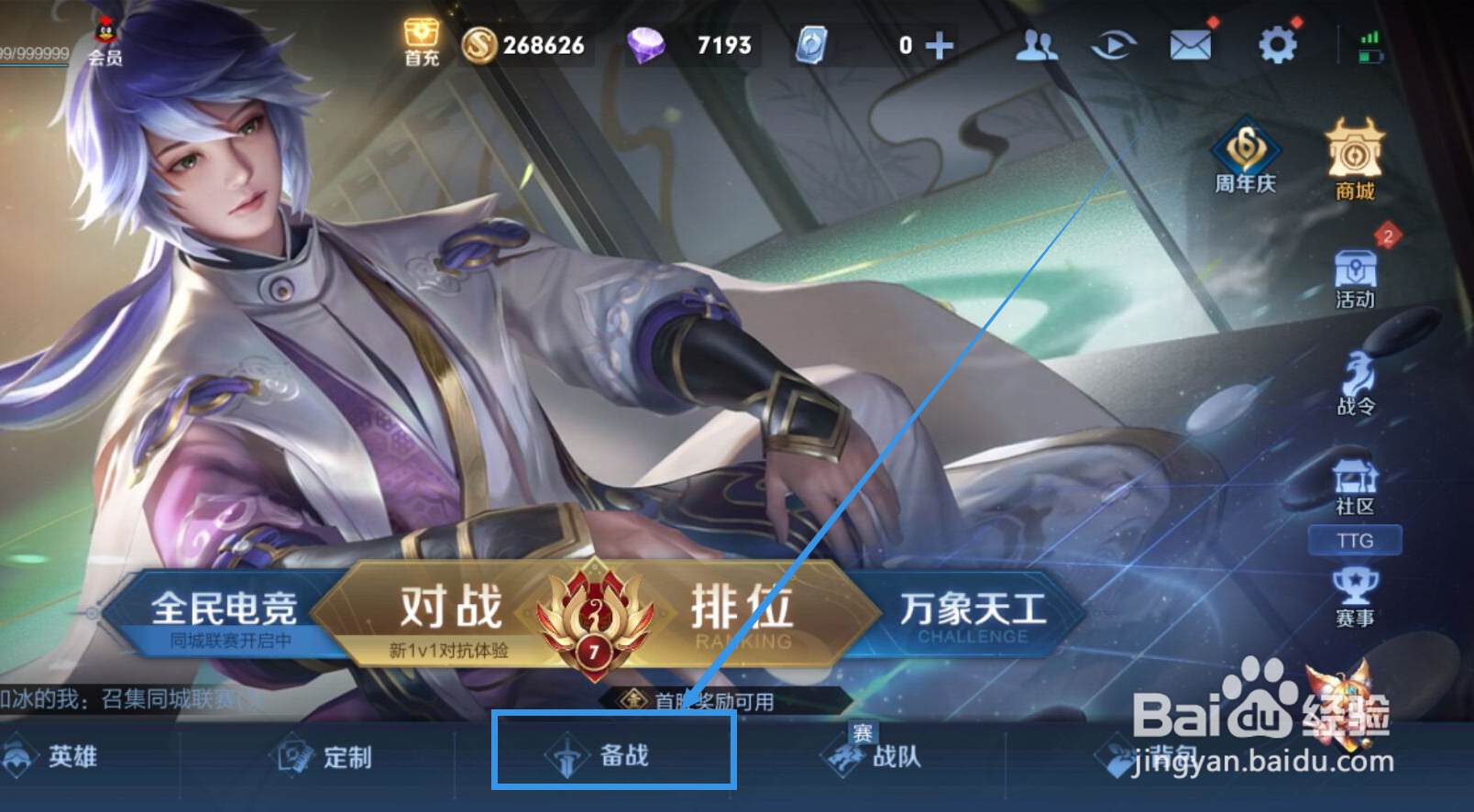Viewport: 1474px width, 812px height.
Task: Open the 活动 activities panel
Action: pyautogui.click(x=1355, y=280)
